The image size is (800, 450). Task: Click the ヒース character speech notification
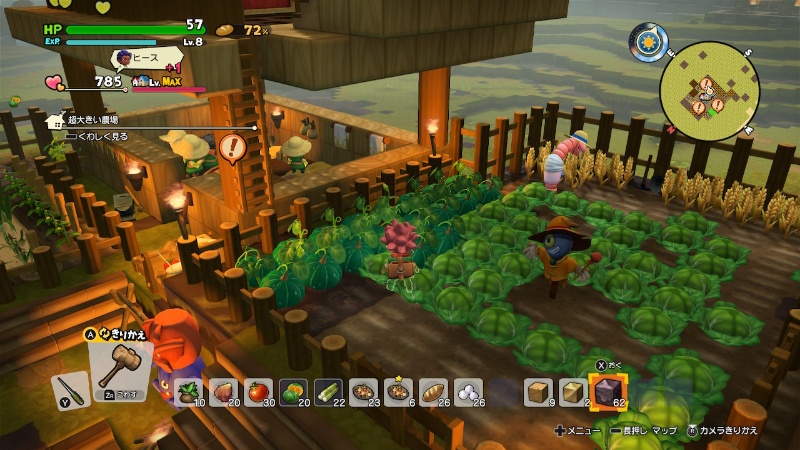(150, 58)
